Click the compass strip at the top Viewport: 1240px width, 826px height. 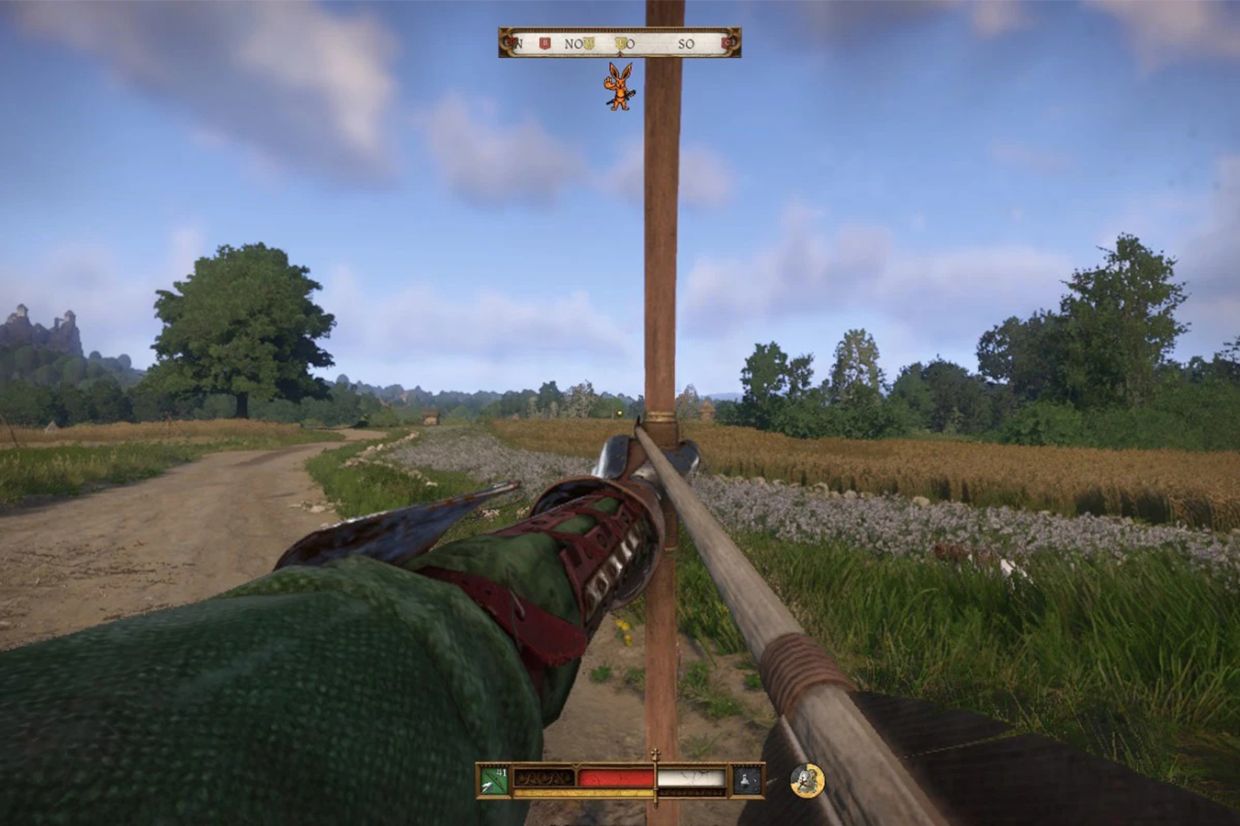coord(619,43)
